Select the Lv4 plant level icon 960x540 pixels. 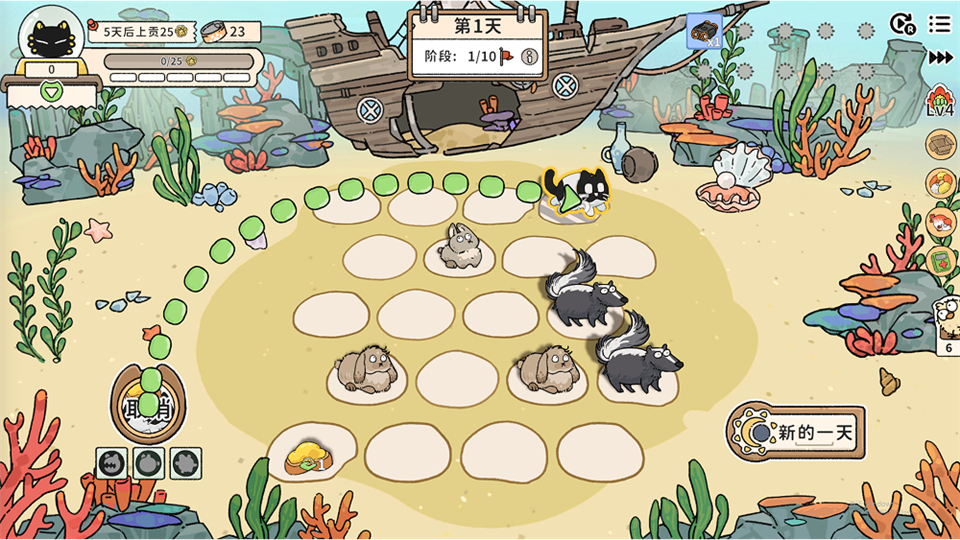coord(940,102)
